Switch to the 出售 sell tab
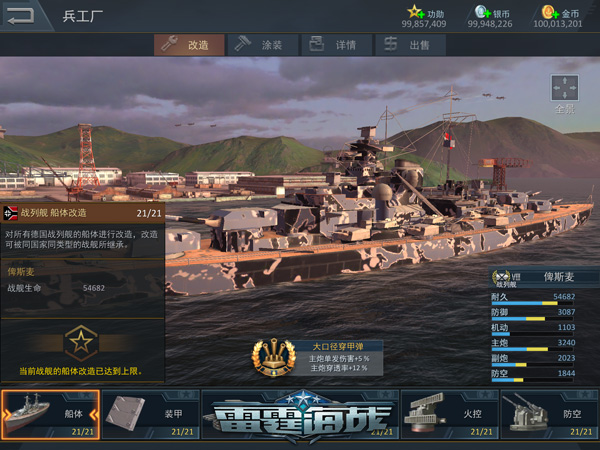Screen dimensions: 600x450 pos(408,45)
